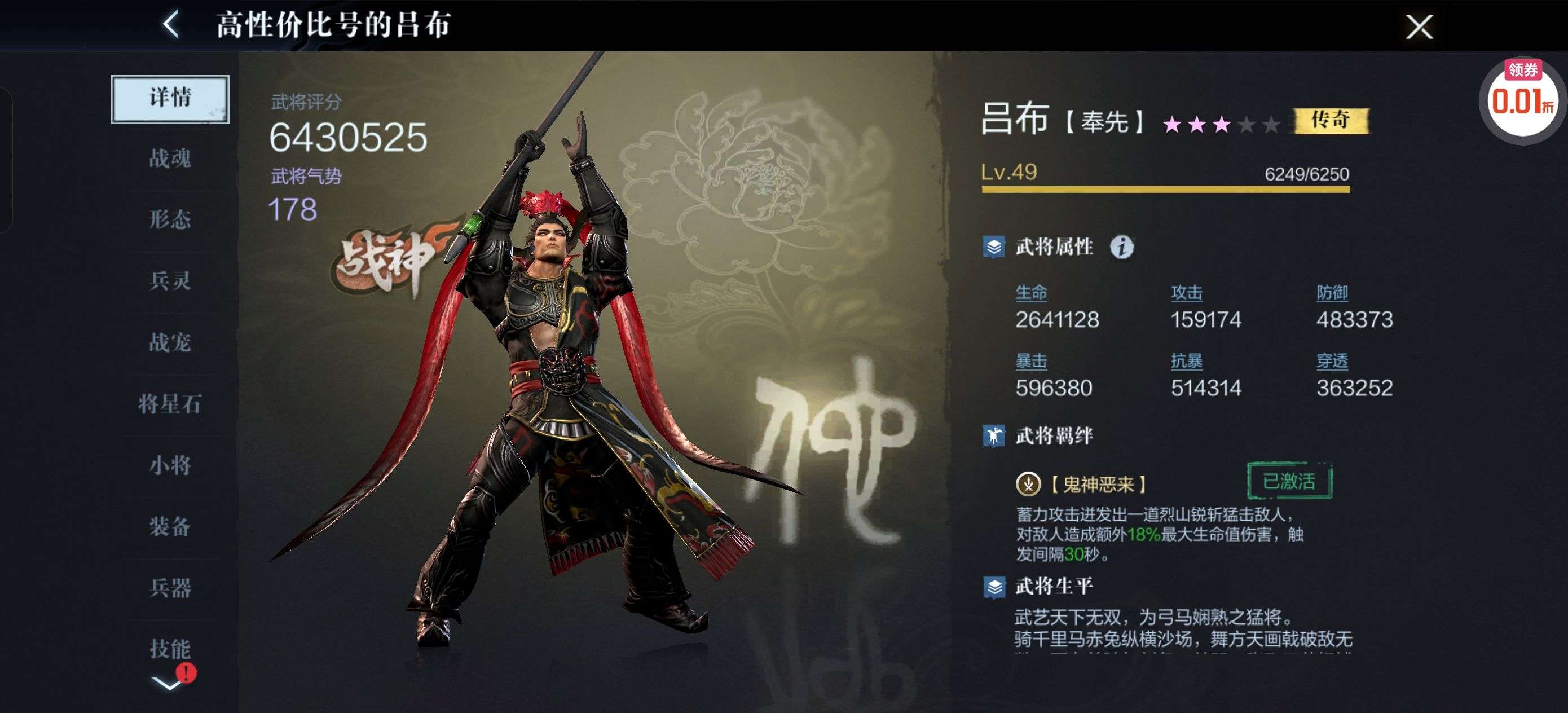Tap the 生命 attribute label
Viewport: 1568px width, 713px height.
1031,293
